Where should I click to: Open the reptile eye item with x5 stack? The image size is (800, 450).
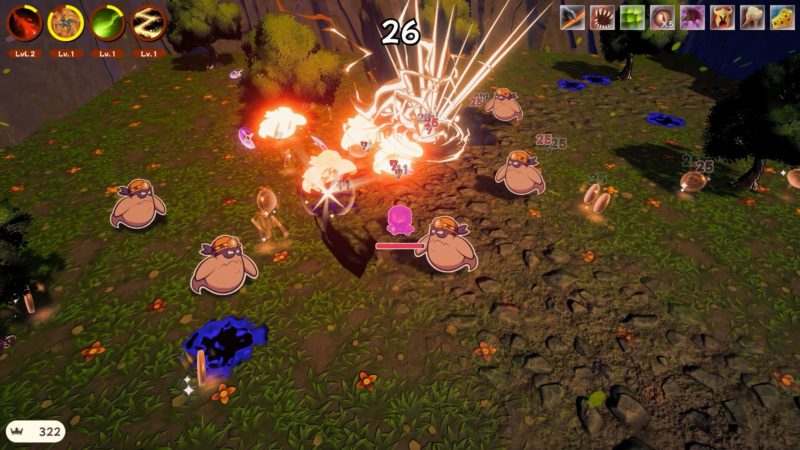[x=662, y=17]
